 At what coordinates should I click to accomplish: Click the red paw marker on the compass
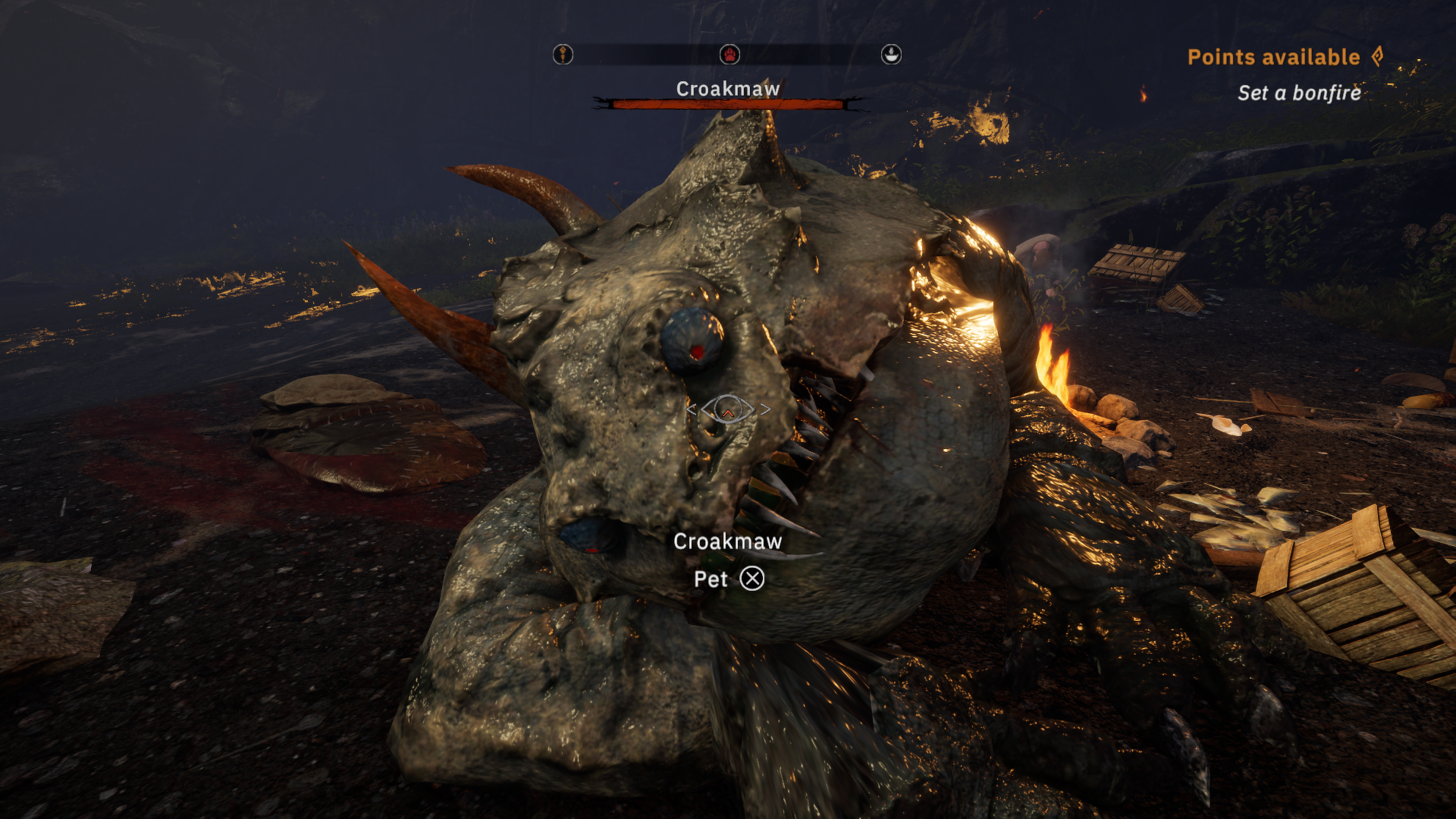pos(729,55)
